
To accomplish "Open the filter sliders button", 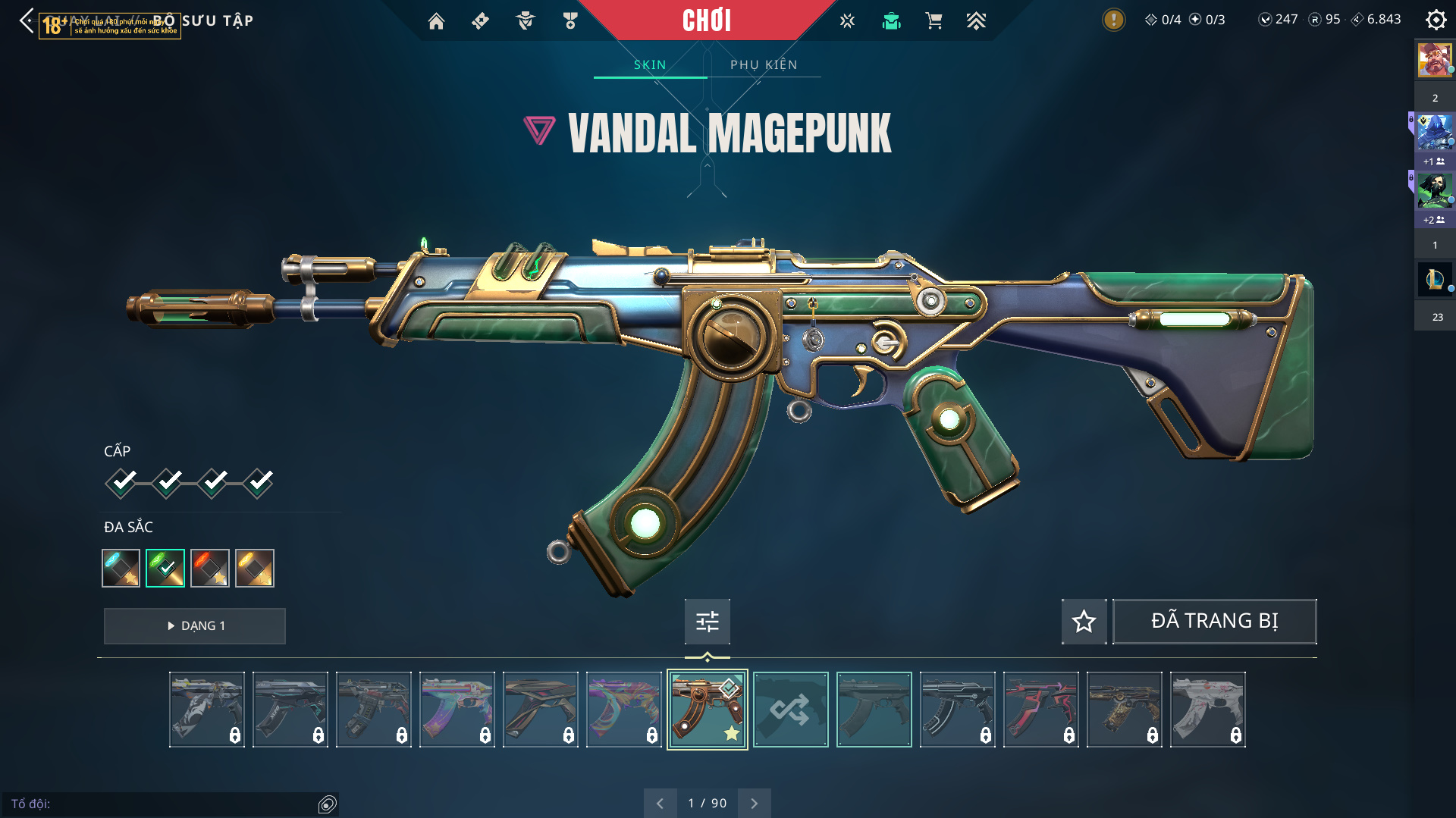I will [707, 622].
